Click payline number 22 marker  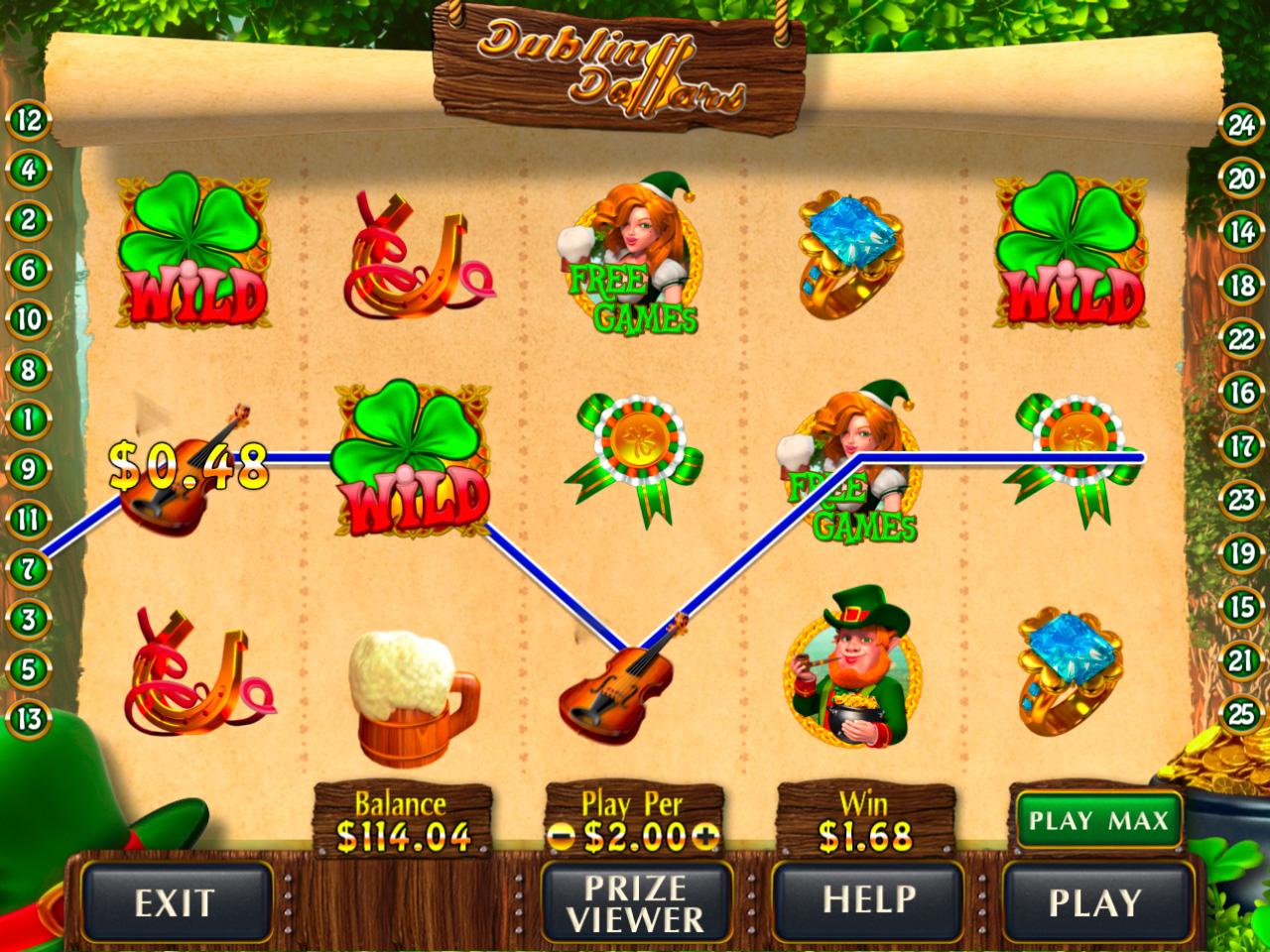pos(1241,340)
